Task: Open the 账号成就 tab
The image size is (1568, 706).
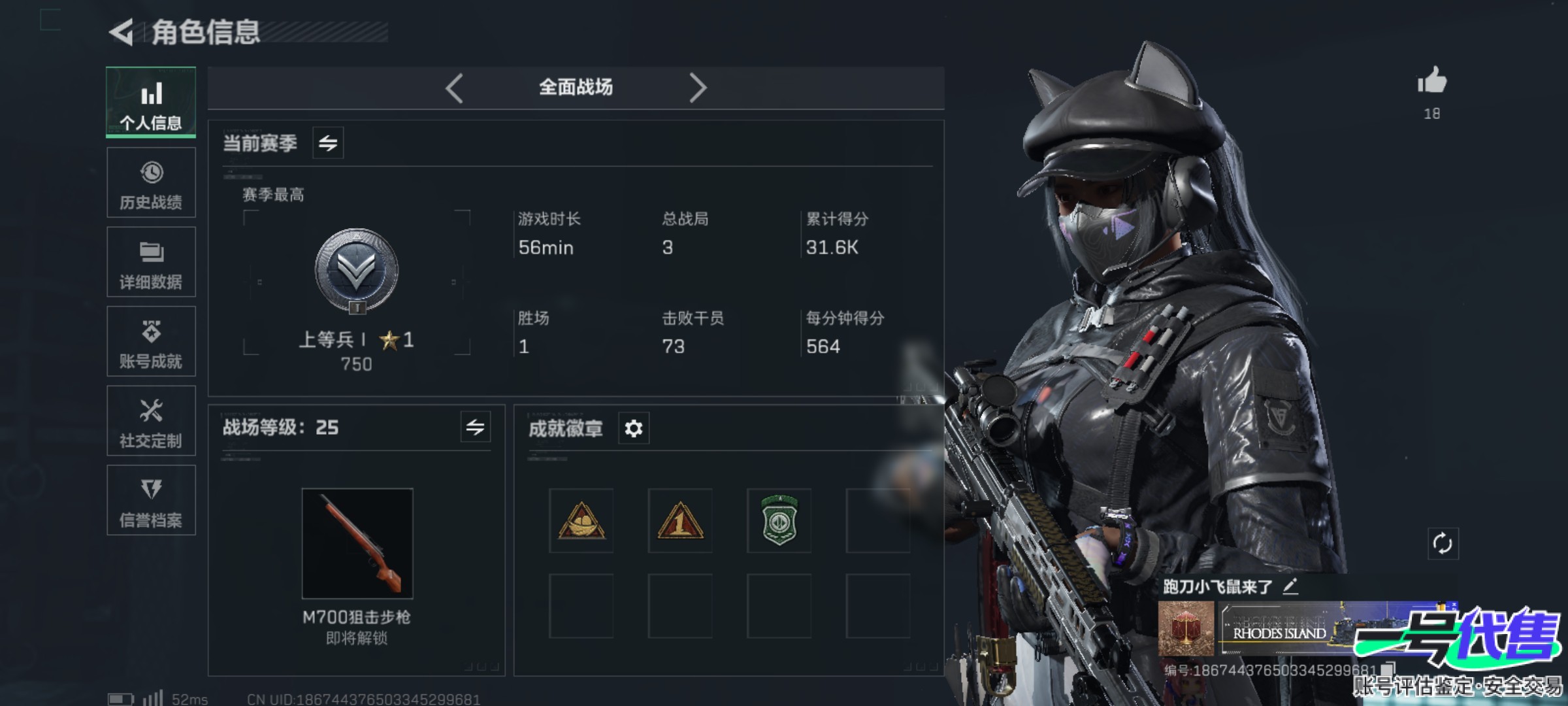Action: [151, 341]
